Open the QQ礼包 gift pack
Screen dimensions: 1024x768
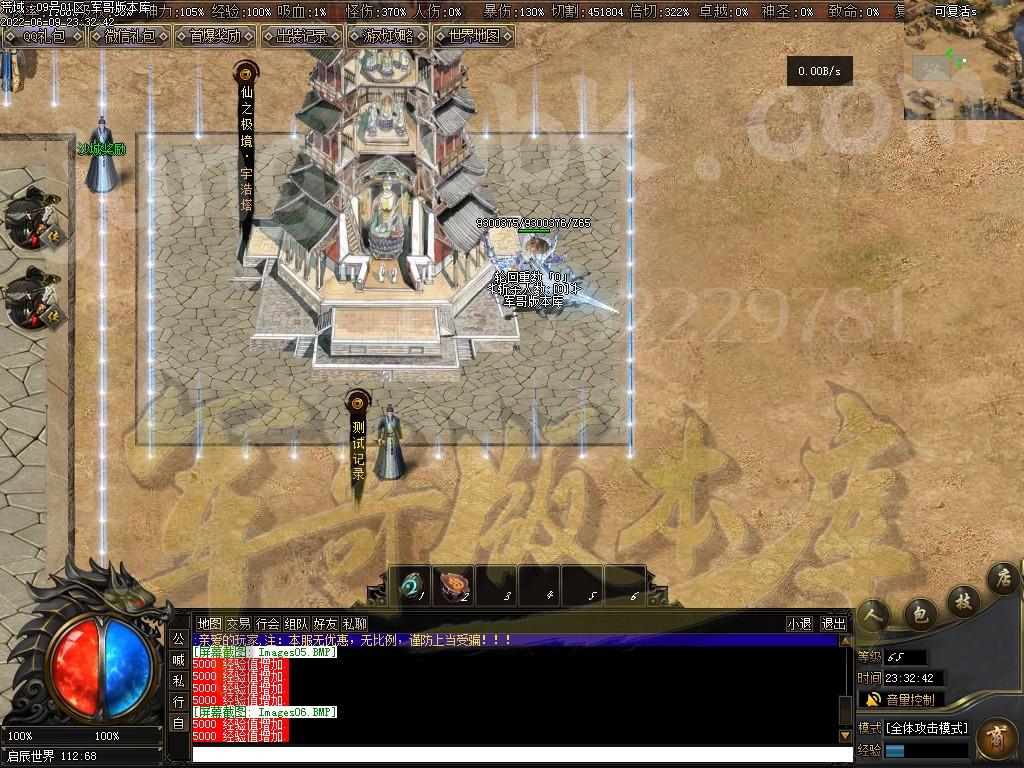[x=42, y=36]
